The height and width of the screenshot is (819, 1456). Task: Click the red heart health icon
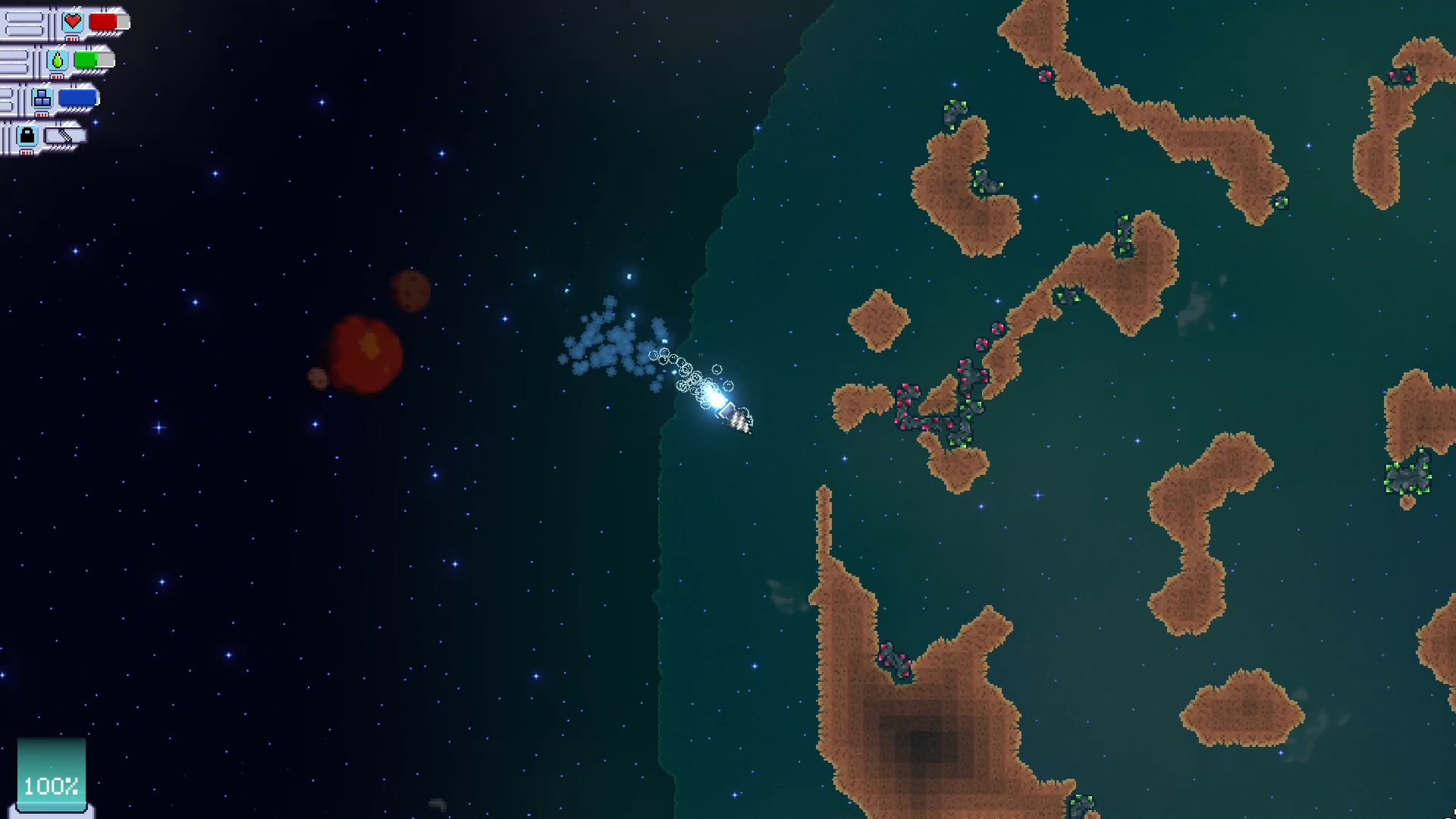click(73, 21)
